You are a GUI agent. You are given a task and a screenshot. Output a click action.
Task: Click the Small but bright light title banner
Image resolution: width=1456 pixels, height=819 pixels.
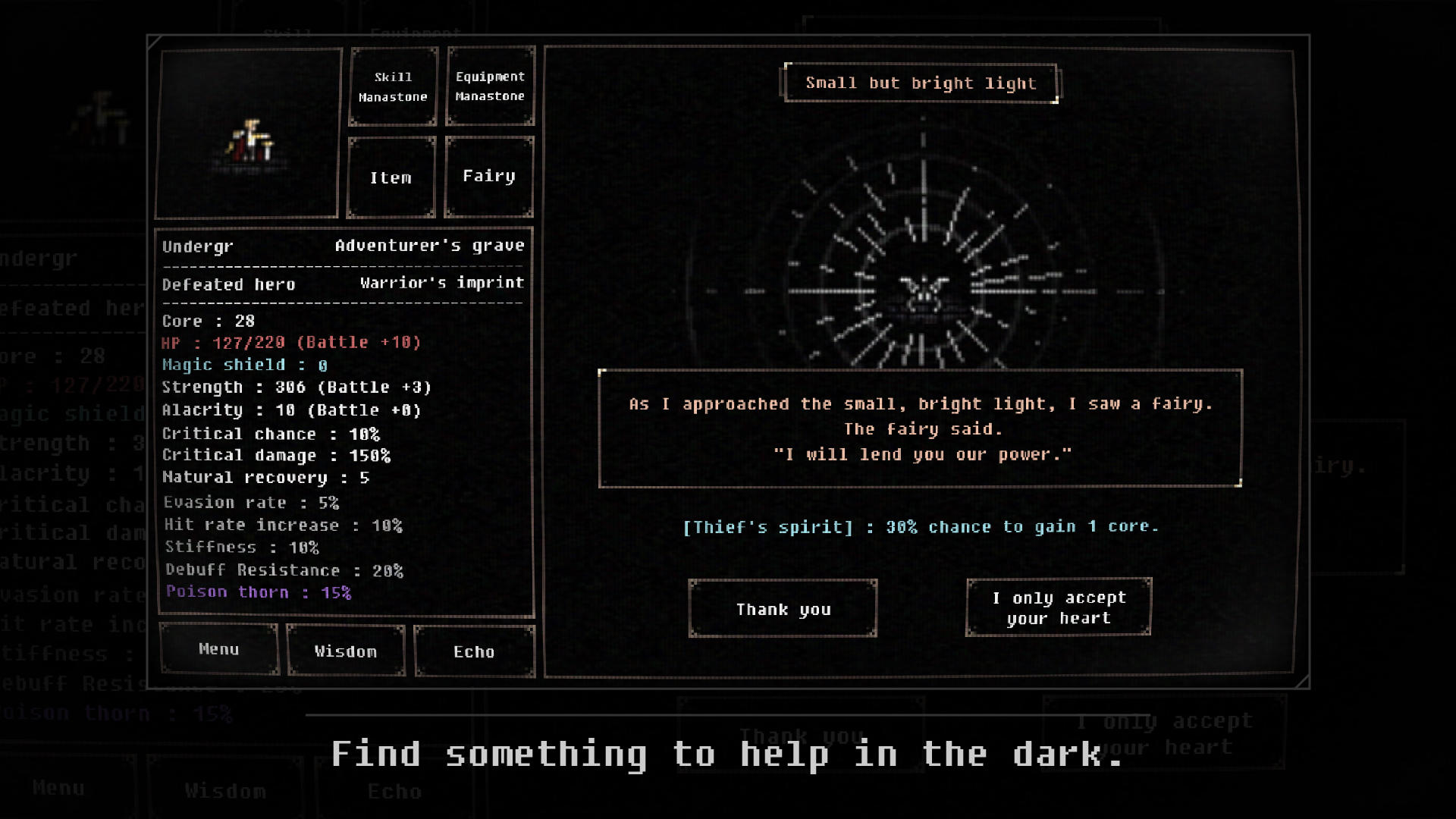(x=921, y=83)
